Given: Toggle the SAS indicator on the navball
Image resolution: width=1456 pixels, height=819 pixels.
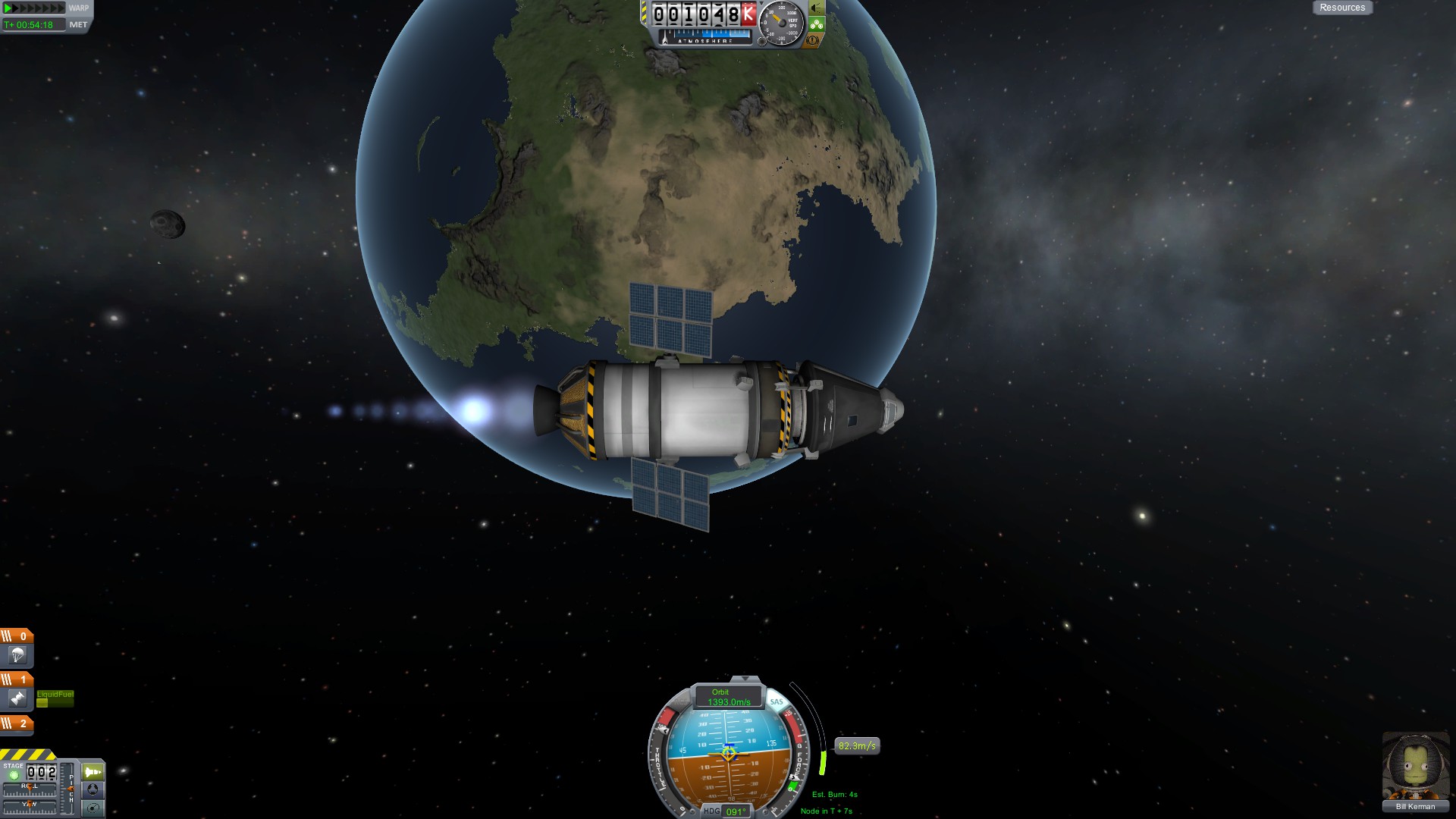Looking at the screenshot, I should (x=776, y=701).
